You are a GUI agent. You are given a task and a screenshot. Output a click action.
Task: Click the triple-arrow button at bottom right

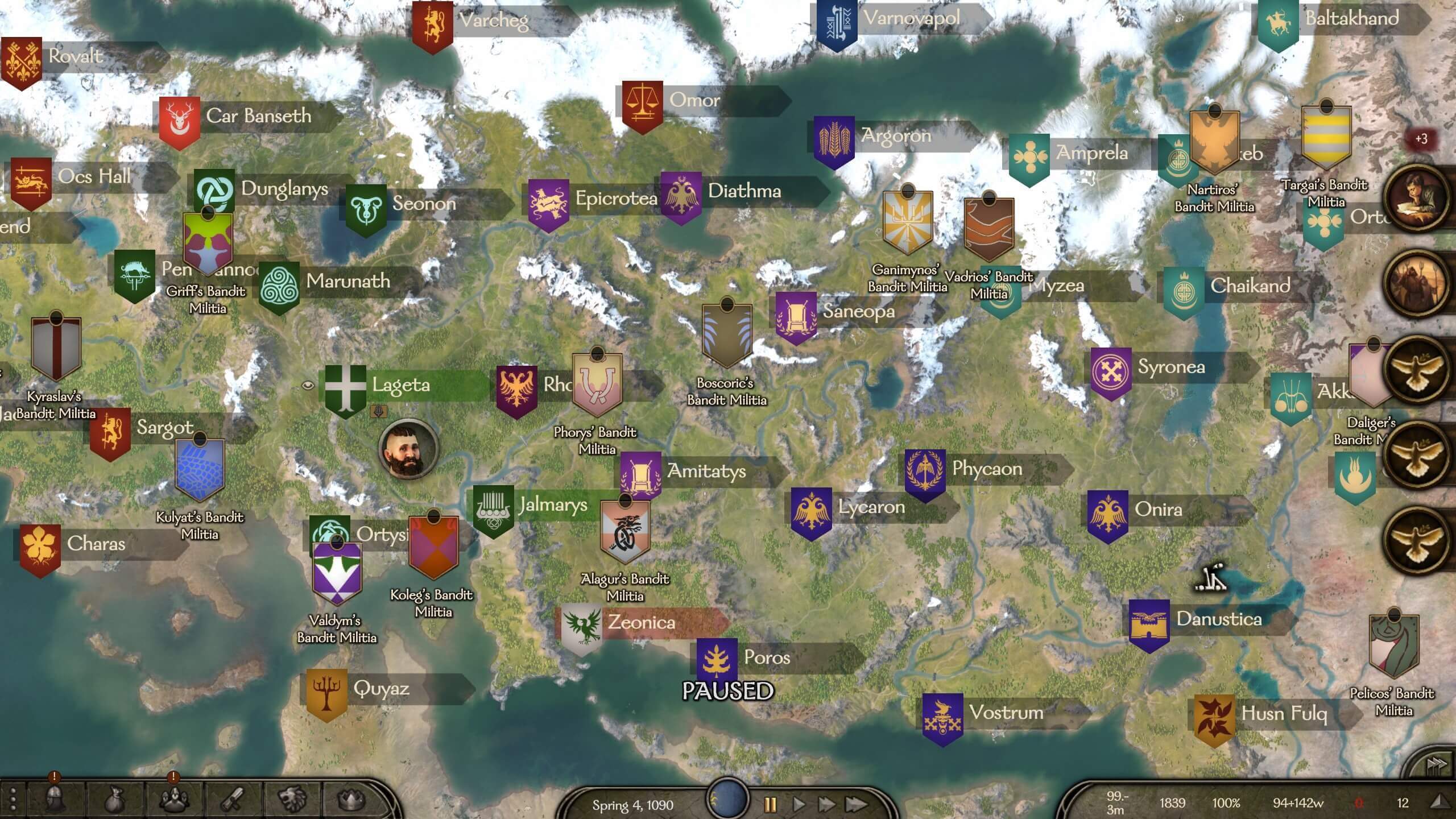click(1437, 763)
